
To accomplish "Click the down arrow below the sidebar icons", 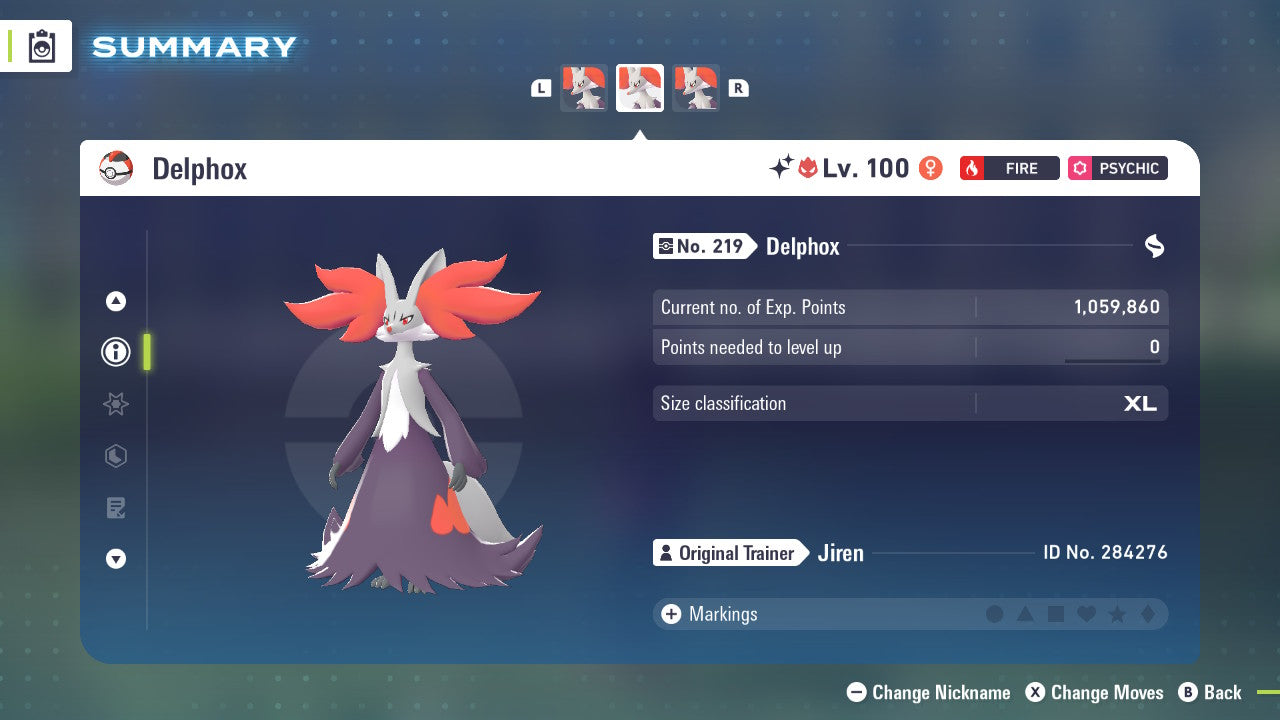I will 116,559.
